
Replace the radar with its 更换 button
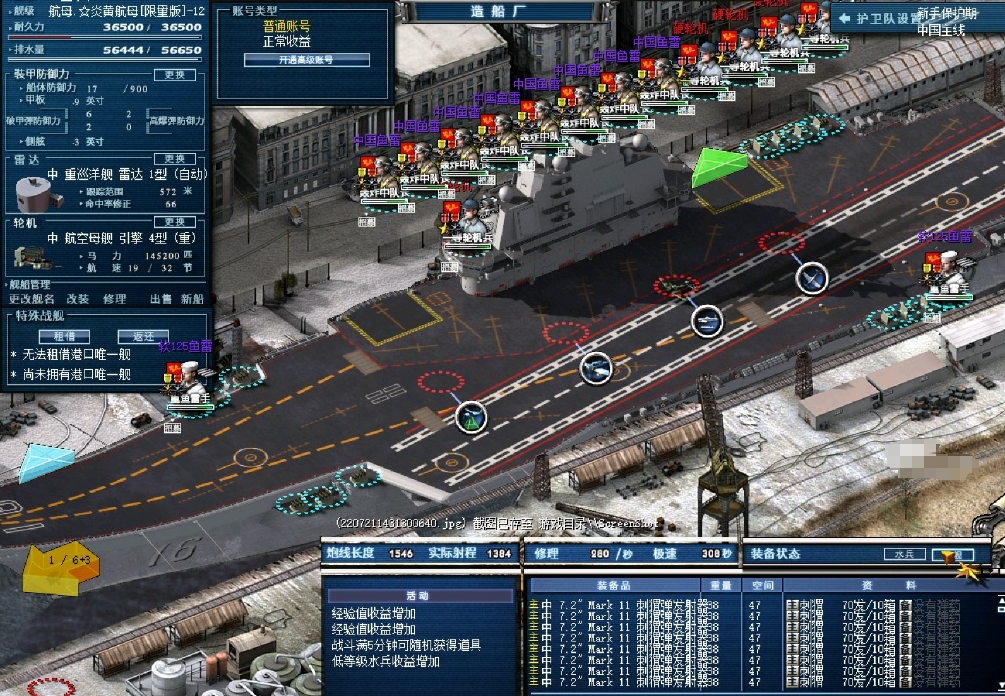click(x=174, y=159)
